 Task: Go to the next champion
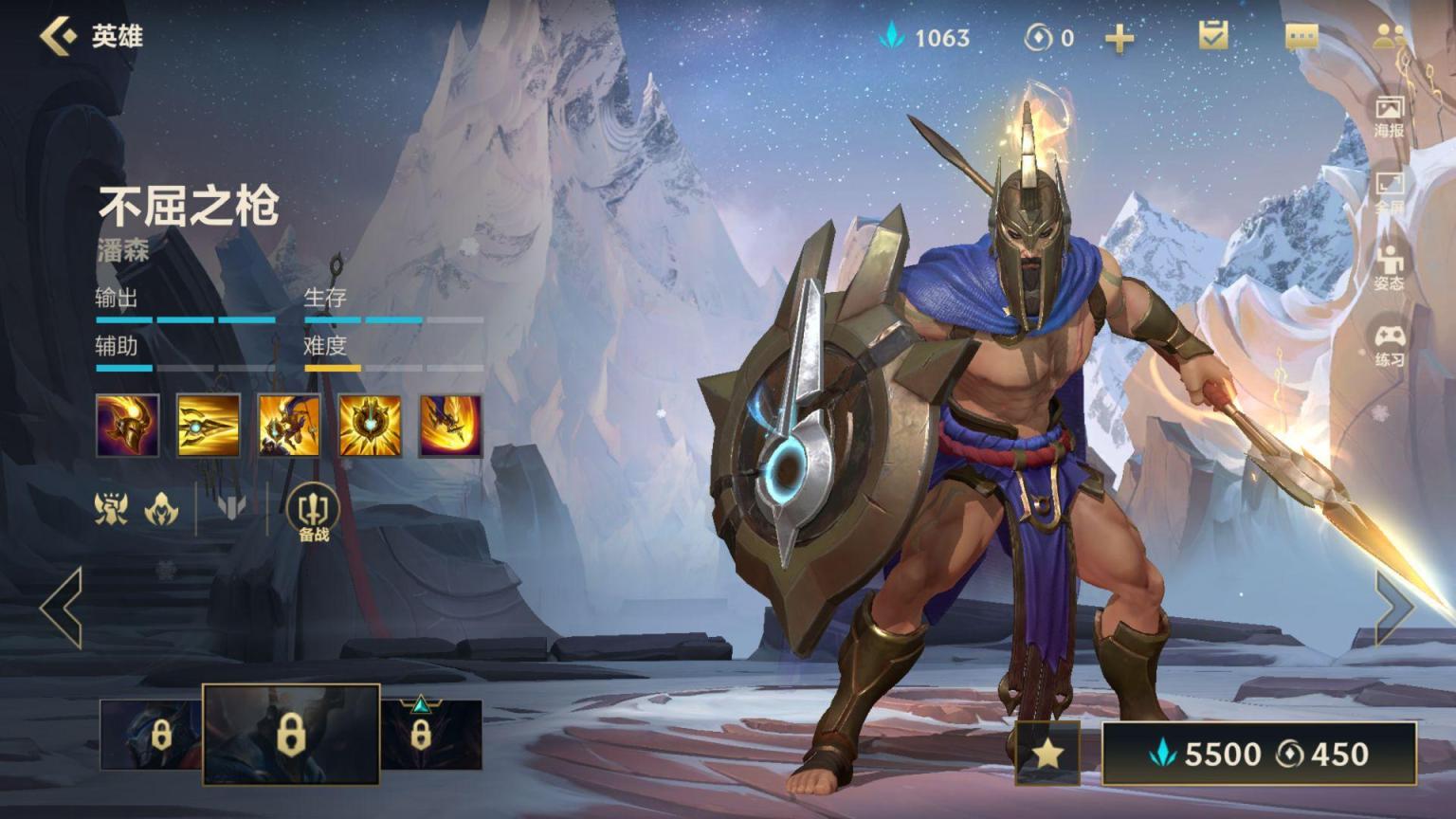(x=1393, y=608)
